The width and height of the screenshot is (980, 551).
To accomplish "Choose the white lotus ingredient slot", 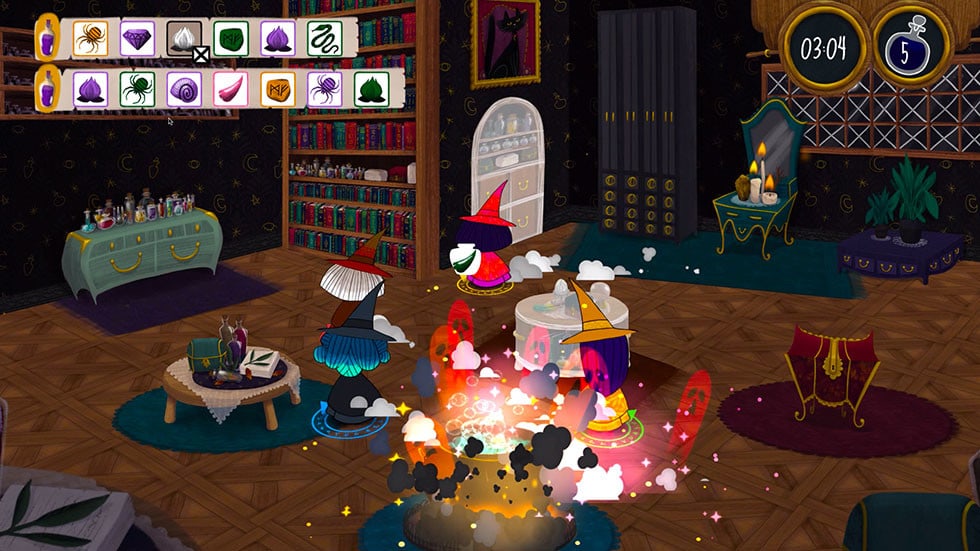I will click(184, 38).
